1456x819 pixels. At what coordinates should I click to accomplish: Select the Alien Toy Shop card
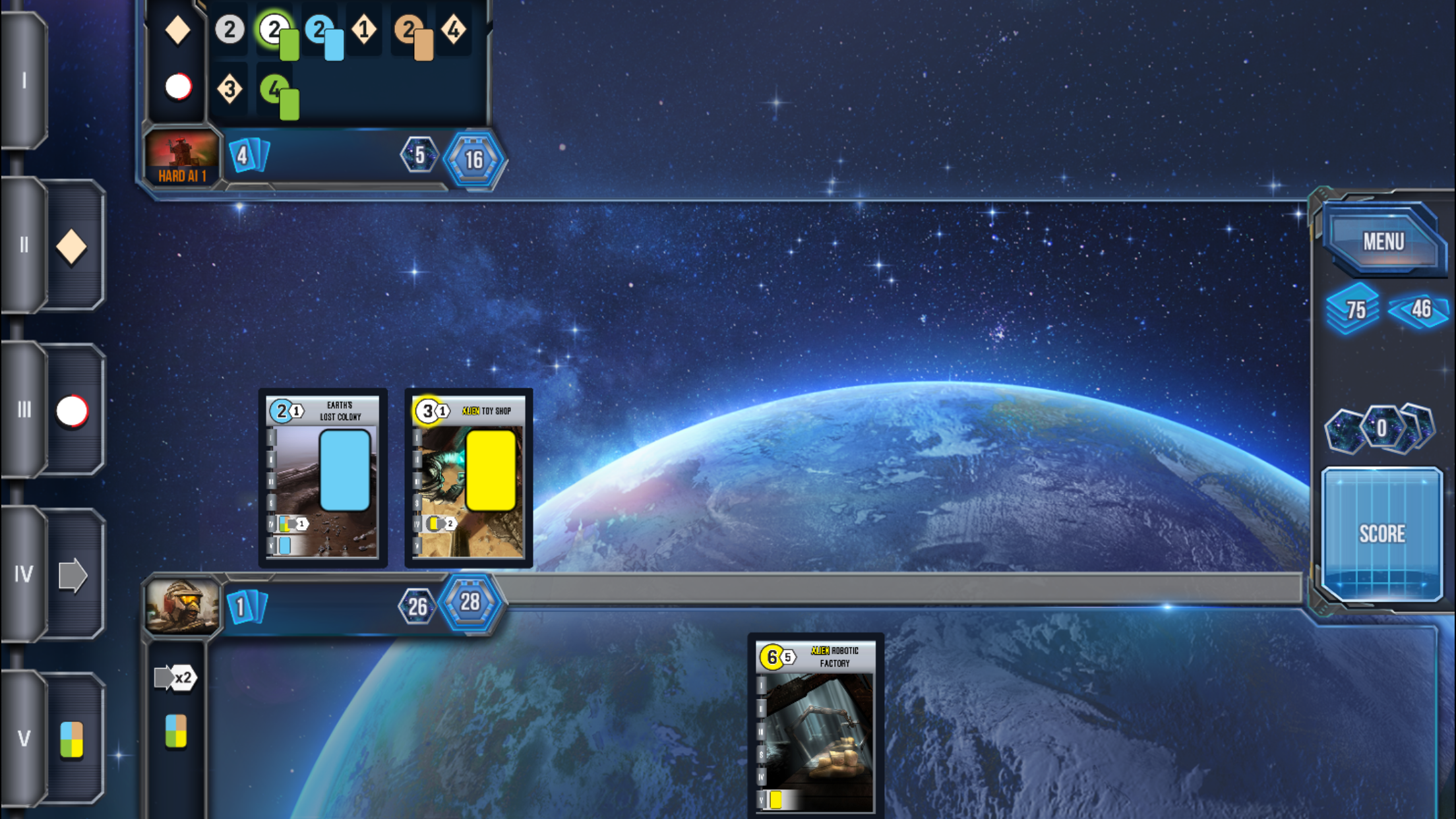[468, 477]
